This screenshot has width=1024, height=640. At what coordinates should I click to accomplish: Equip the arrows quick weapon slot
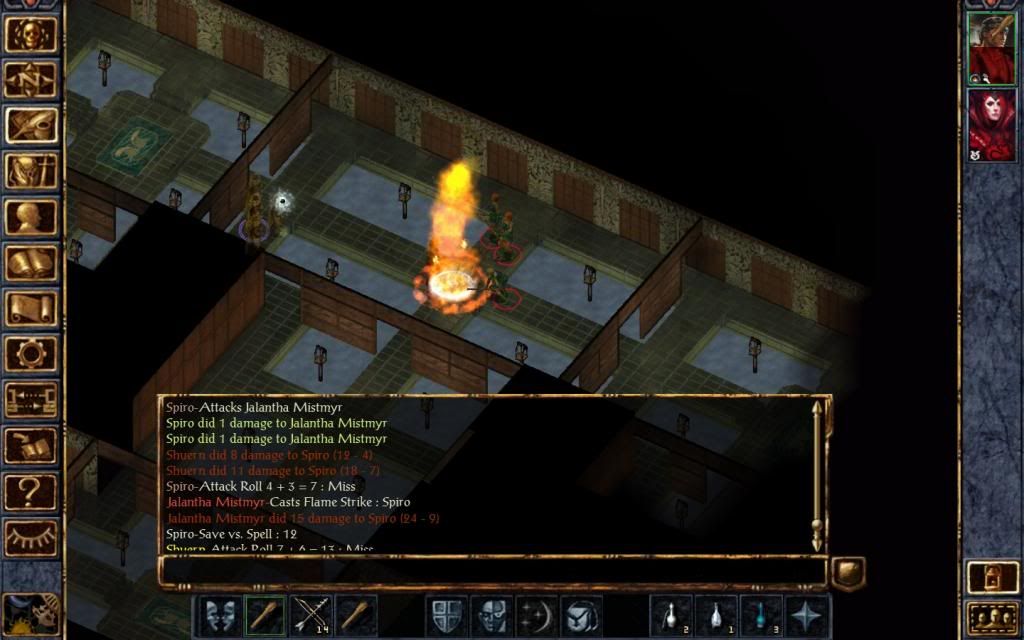(x=311, y=615)
